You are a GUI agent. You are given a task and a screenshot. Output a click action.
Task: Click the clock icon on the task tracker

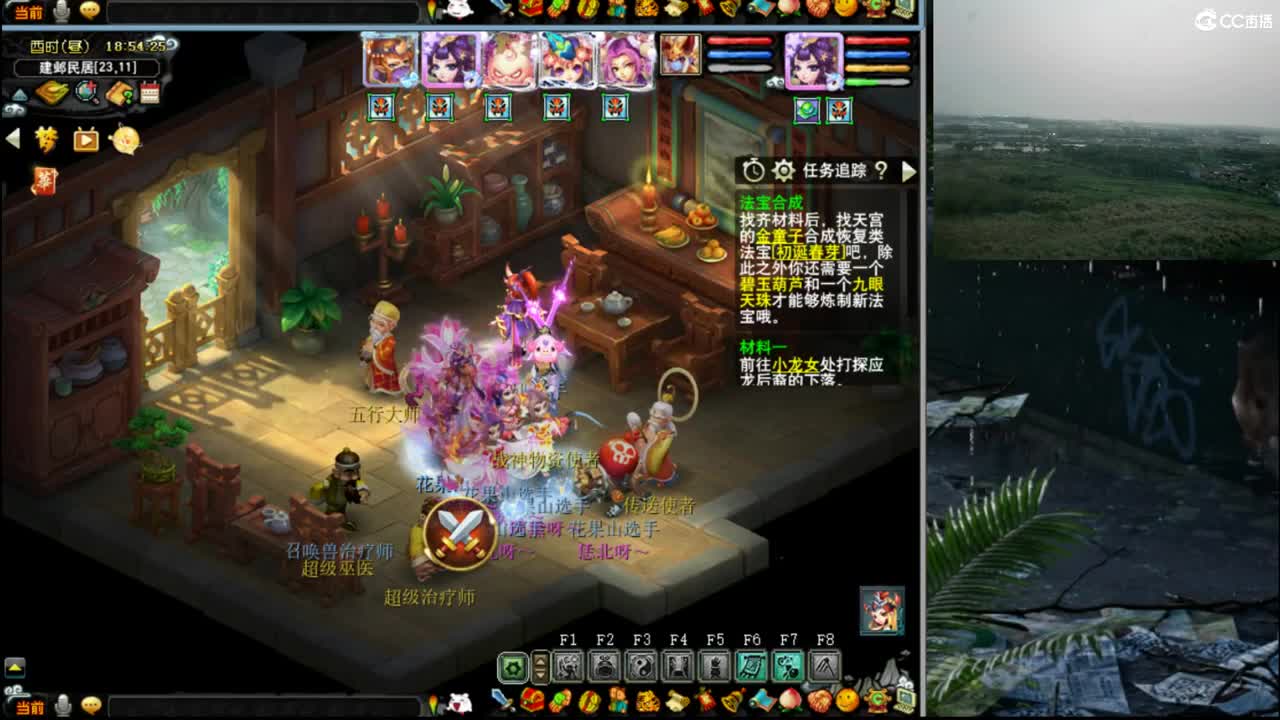[753, 171]
